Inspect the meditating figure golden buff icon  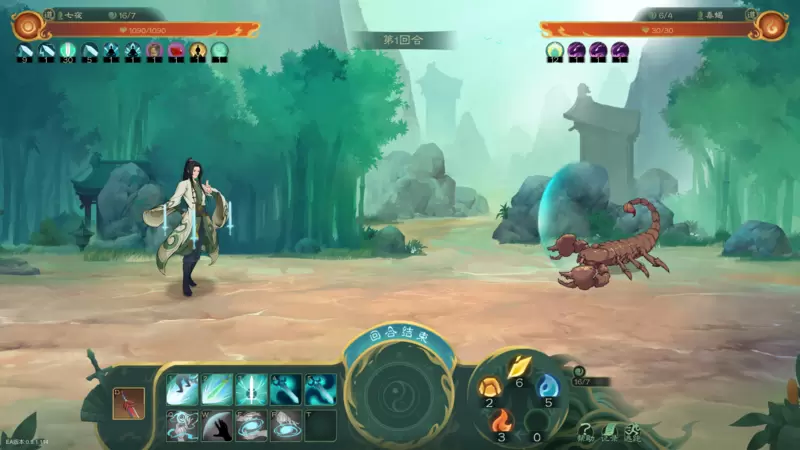click(x=198, y=50)
